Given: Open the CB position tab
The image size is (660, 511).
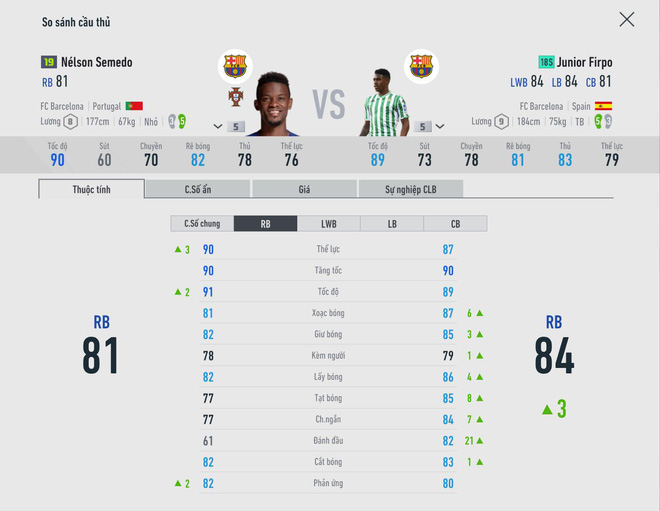Looking at the screenshot, I should click(455, 224).
